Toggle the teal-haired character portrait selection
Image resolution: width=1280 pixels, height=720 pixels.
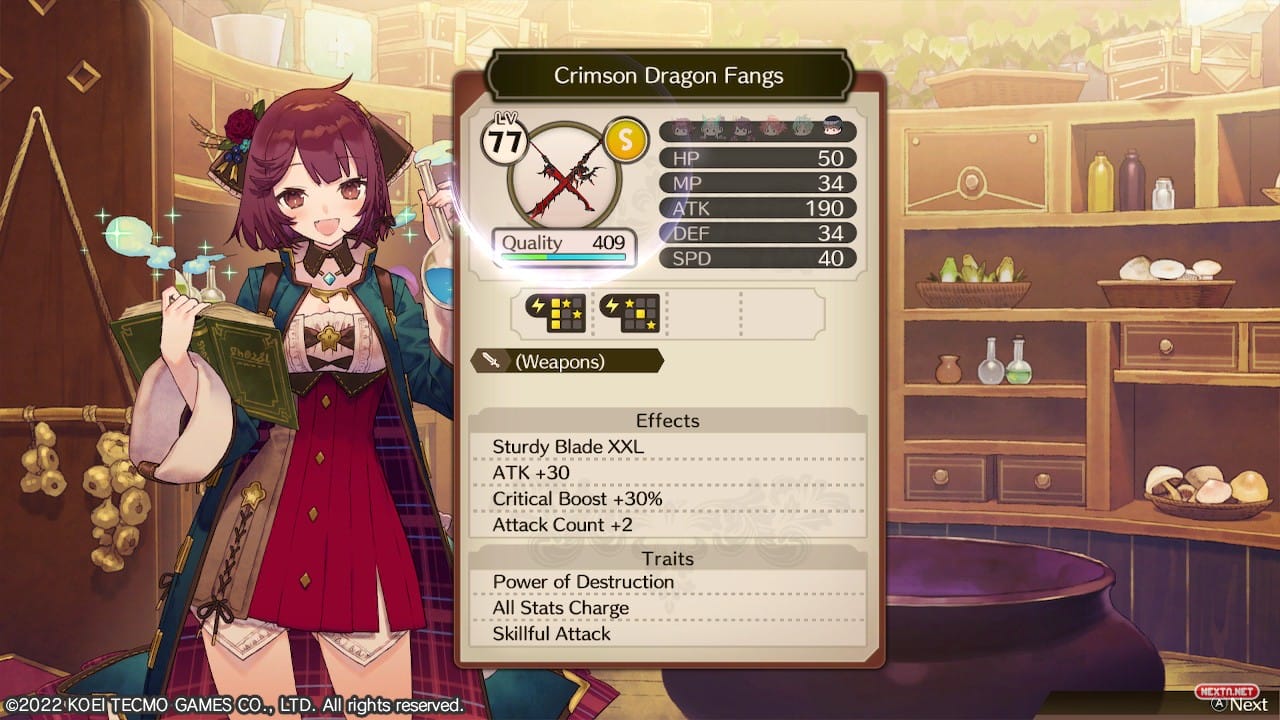(802, 129)
